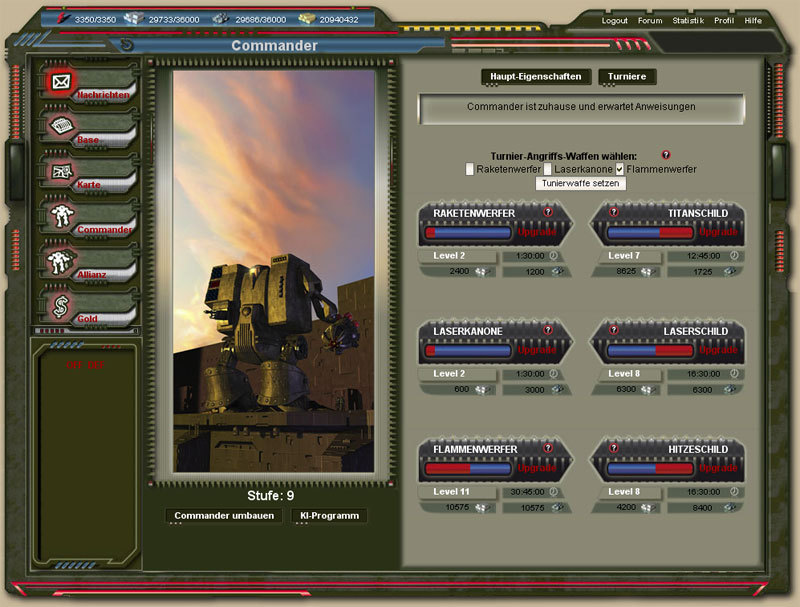Open the Hilfe help page
Image resolution: width=800 pixels, height=607 pixels.
753,21
